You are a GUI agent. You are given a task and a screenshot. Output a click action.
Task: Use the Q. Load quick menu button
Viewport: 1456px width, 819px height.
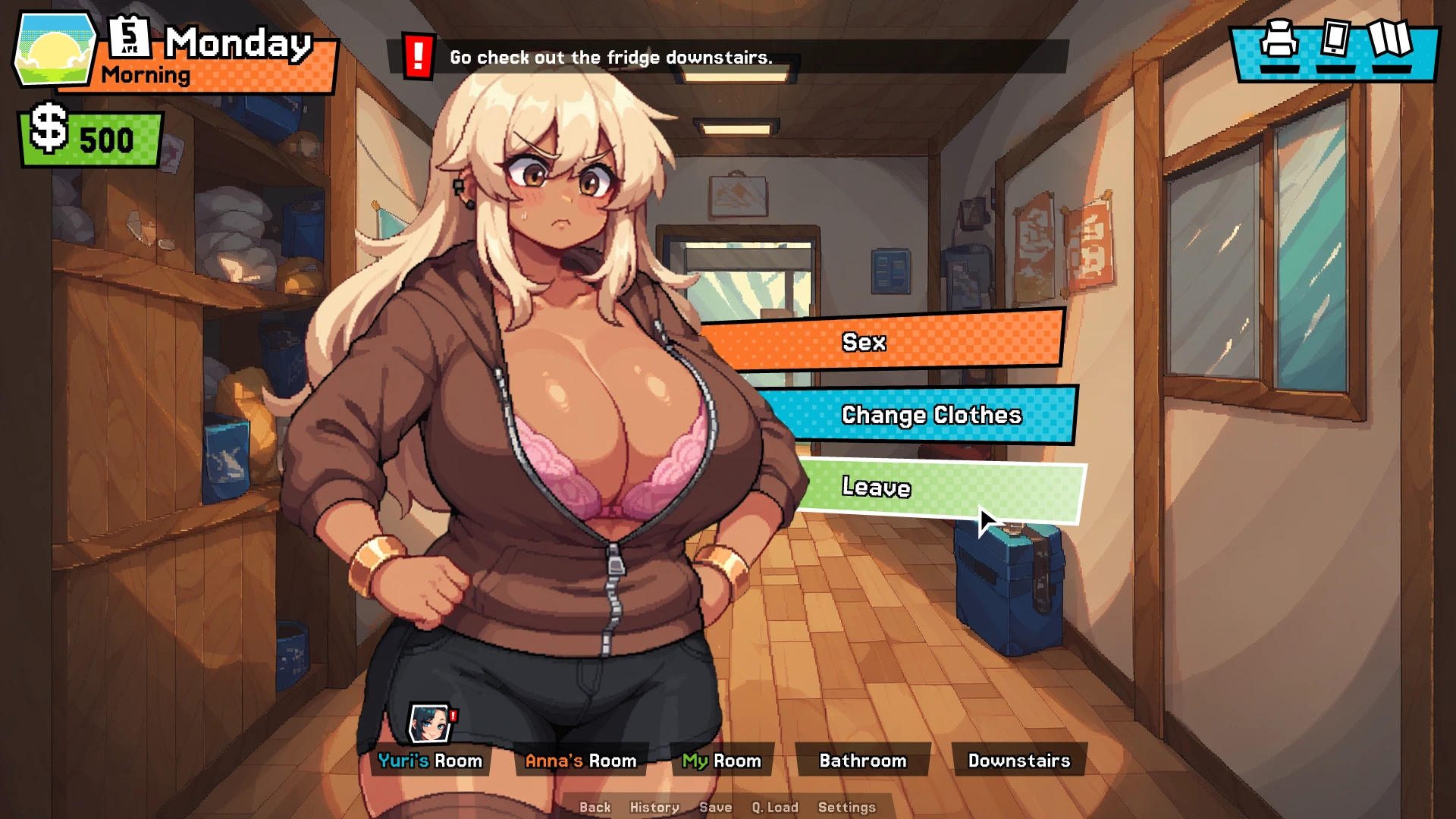[775, 808]
